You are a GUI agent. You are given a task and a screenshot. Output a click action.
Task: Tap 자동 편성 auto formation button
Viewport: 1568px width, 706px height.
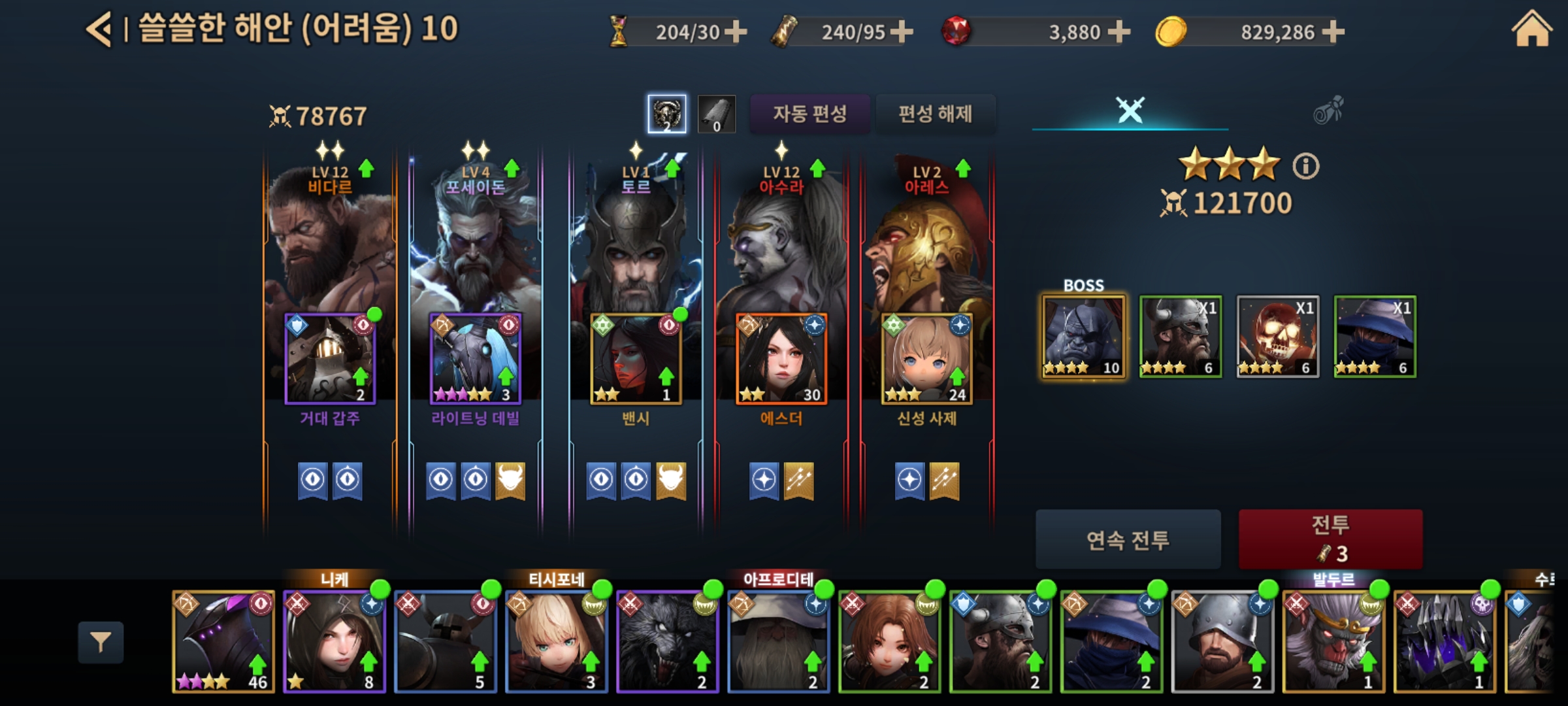click(x=809, y=114)
